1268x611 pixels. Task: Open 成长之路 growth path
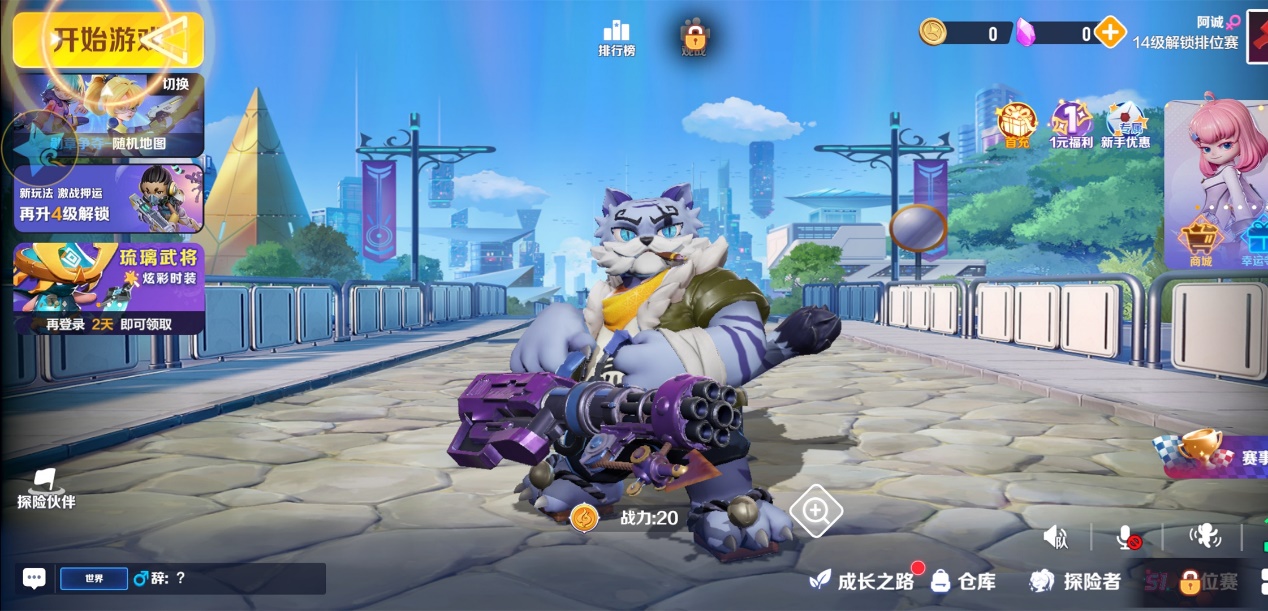pyautogui.click(x=864, y=581)
